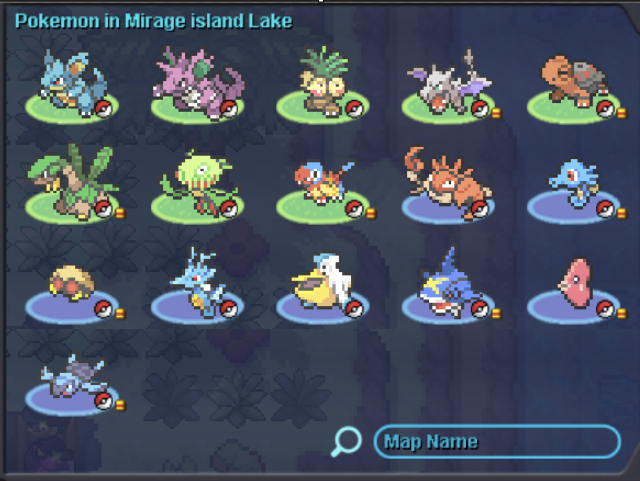Image resolution: width=640 pixels, height=481 pixels.
Task: Choose the Sharpedo entry
Action: 446,284
